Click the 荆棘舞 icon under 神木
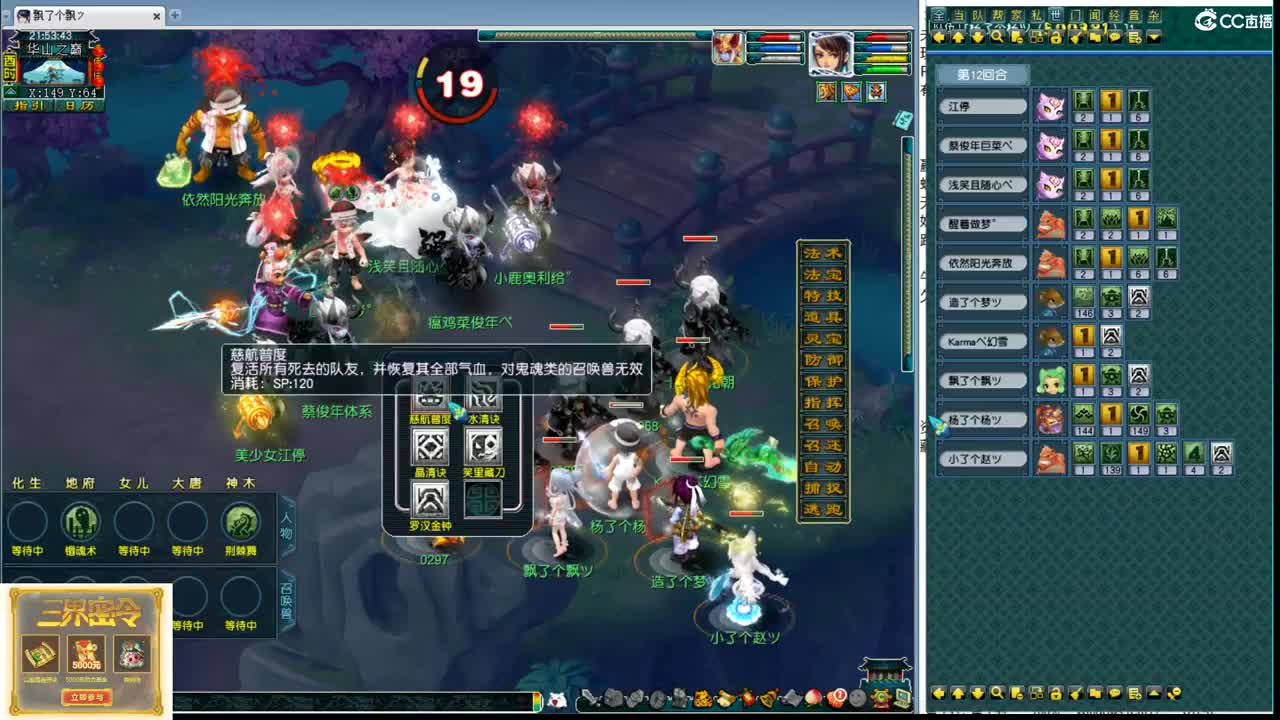The image size is (1280, 720). pyautogui.click(x=240, y=521)
